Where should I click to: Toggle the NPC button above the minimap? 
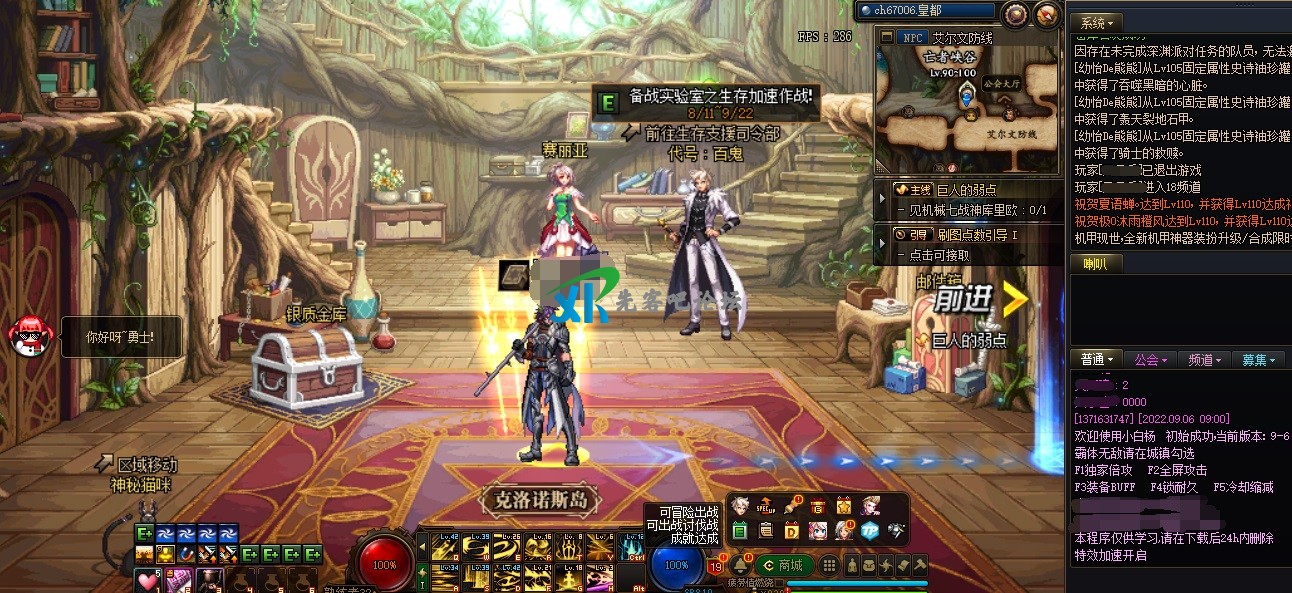coord(912,37)
